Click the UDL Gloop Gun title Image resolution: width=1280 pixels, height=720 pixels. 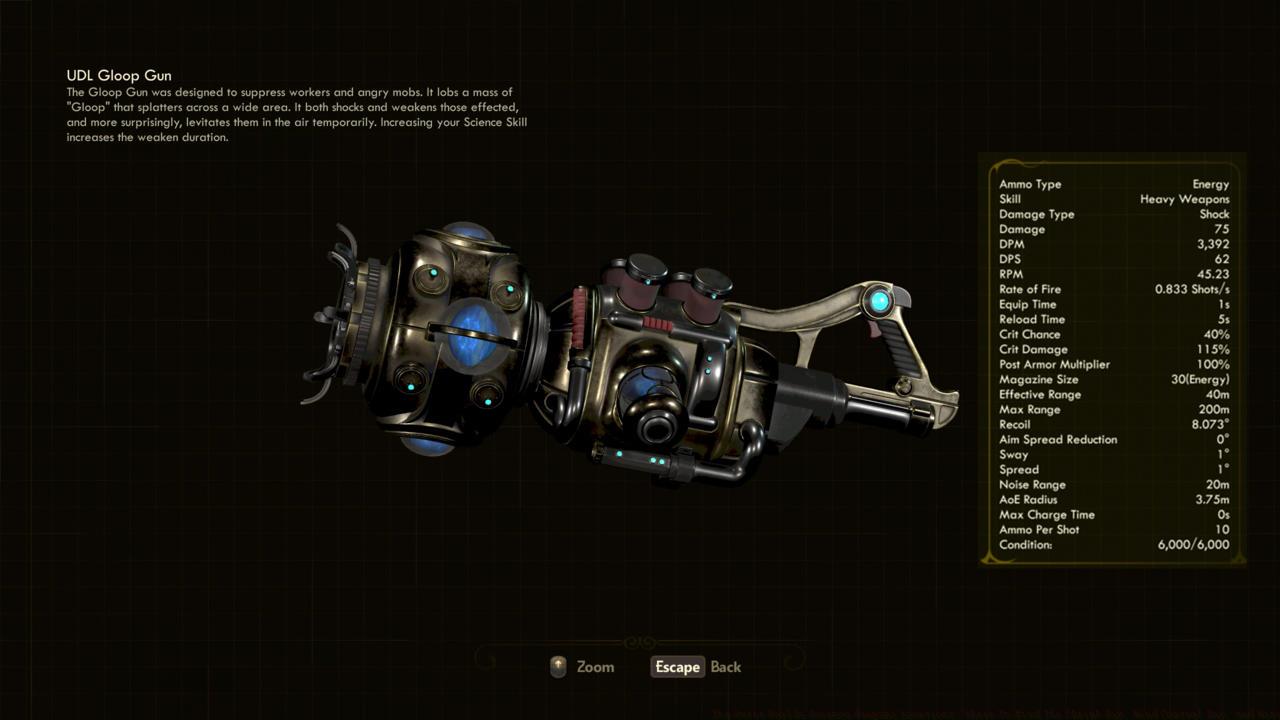117,75
